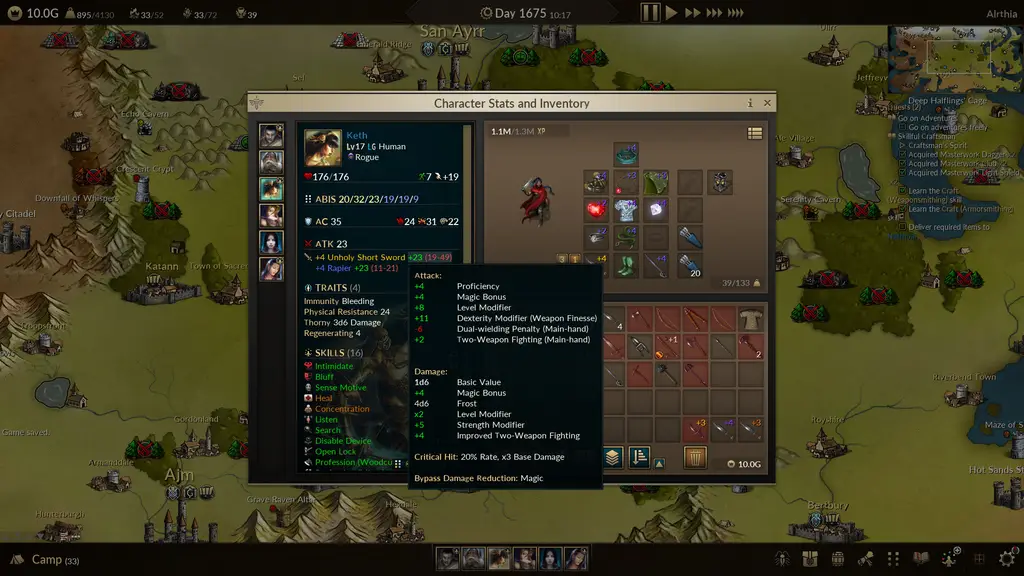Pause the game time

pos(650,13)
